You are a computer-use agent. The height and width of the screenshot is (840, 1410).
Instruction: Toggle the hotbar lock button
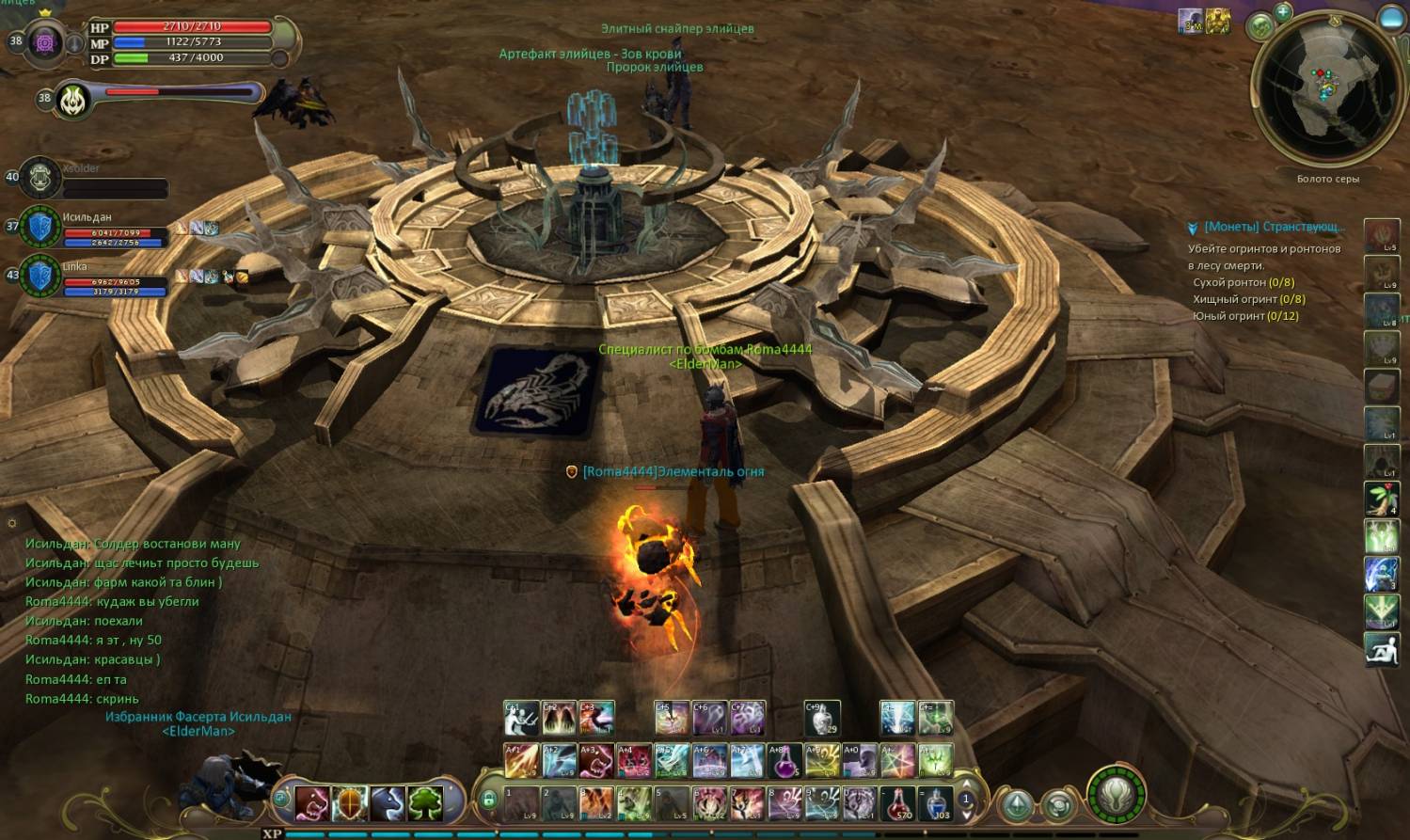pyautogui.click(x=488, y=800)
